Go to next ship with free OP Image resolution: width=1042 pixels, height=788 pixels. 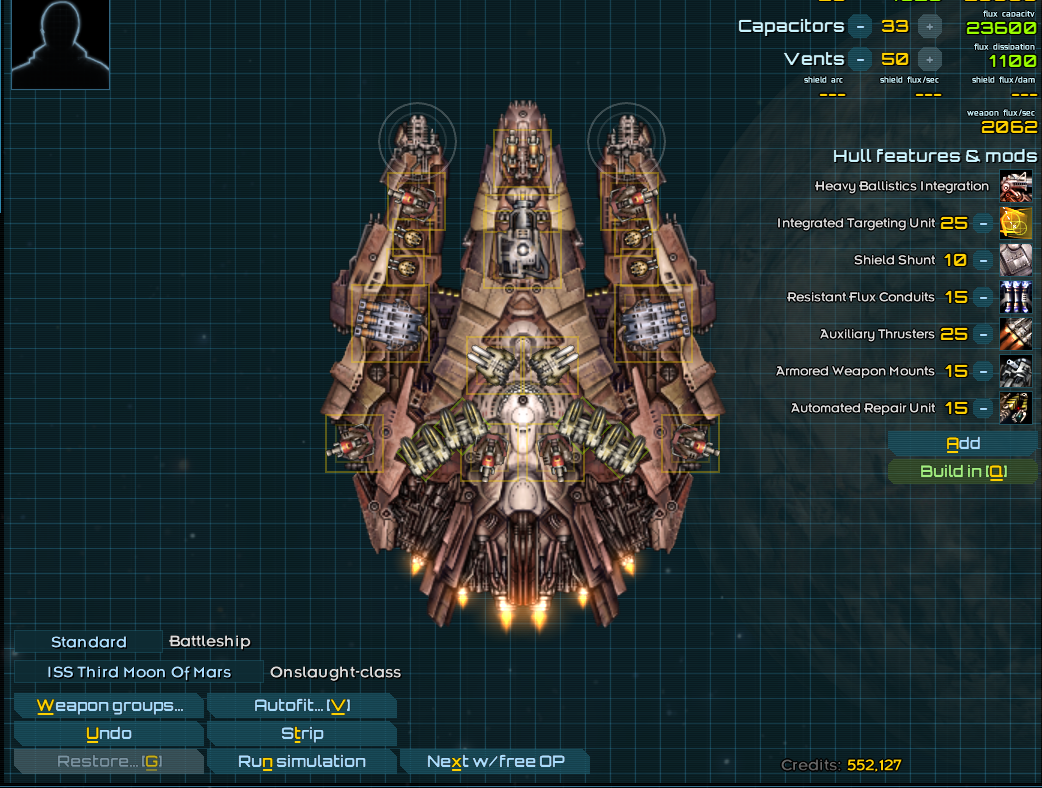point(495,762)
